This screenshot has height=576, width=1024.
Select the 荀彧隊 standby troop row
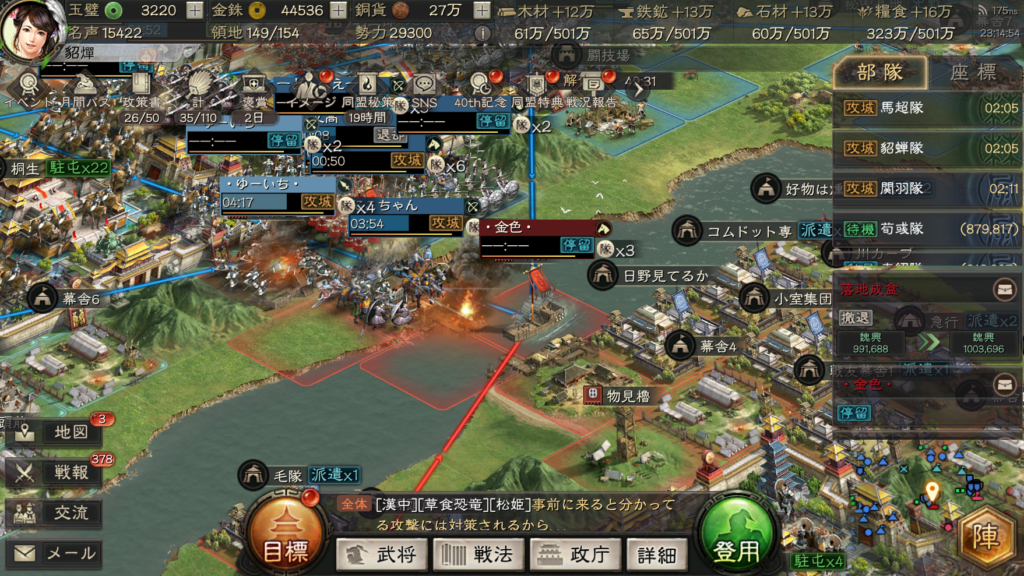coord(927,228)
